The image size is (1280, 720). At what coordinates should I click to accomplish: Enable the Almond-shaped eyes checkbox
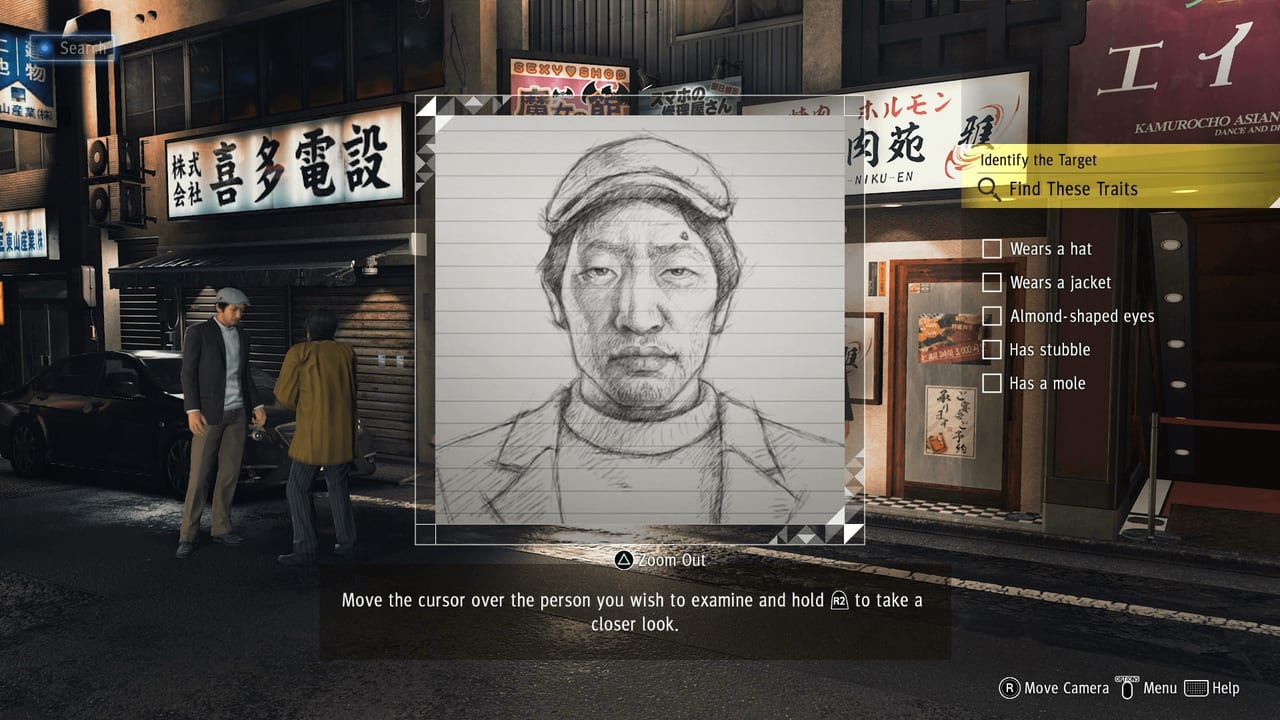992,316
